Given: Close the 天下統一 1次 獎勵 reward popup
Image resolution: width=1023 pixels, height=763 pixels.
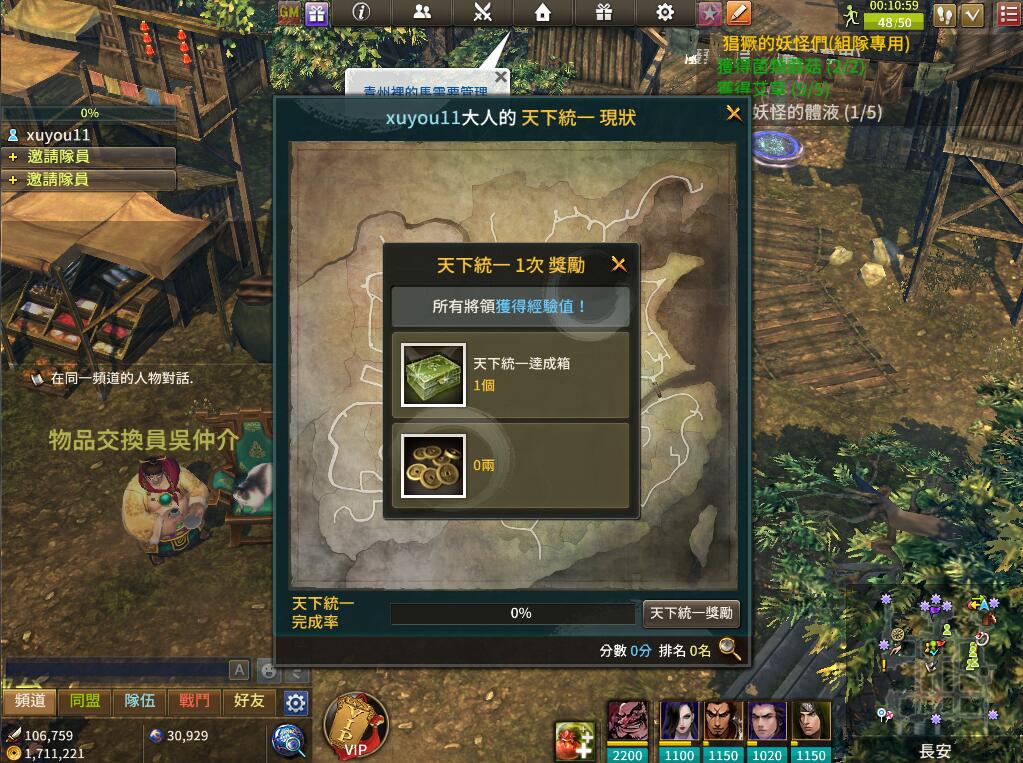Looking at the screenshot, I should pos(619,265).
